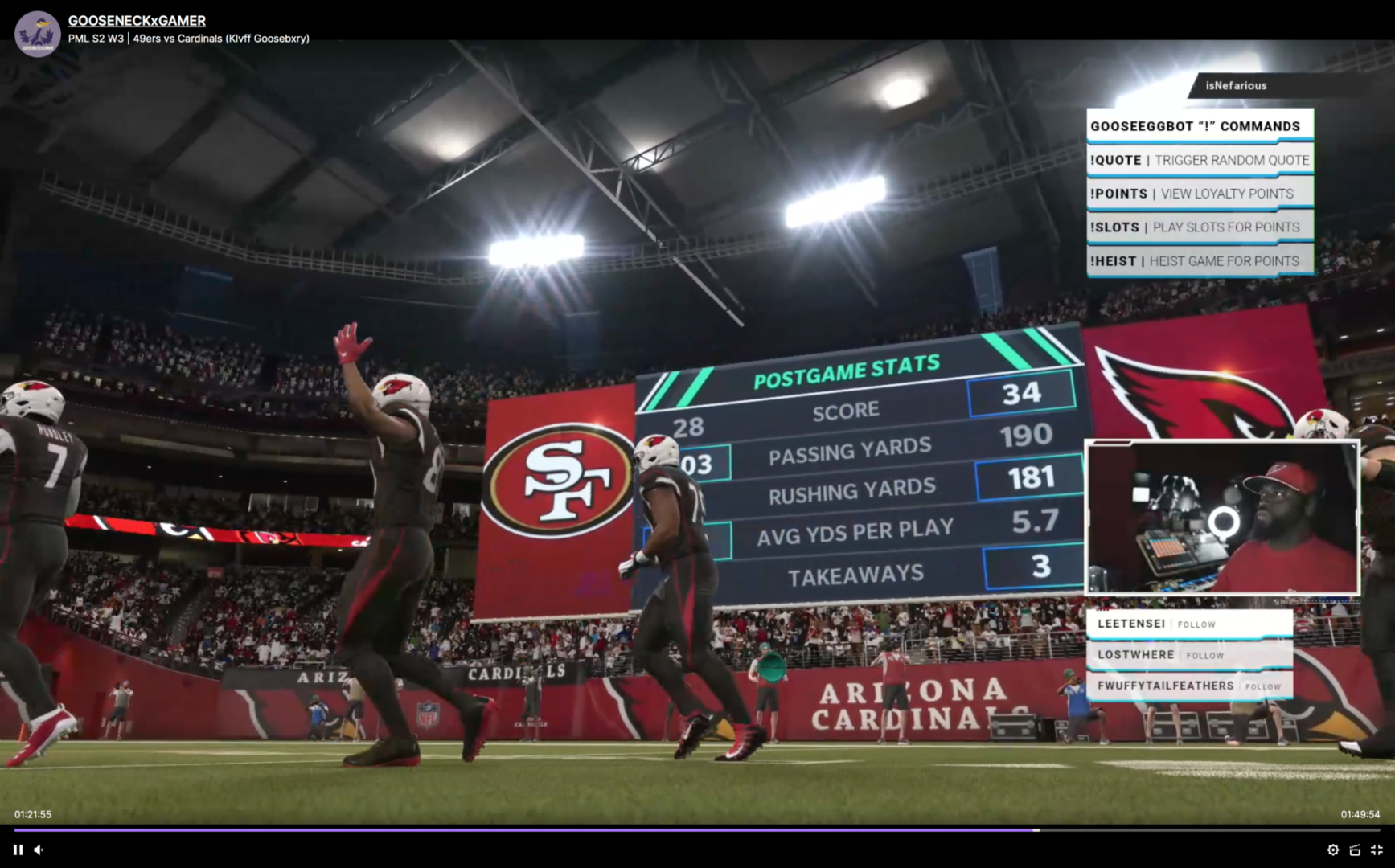Pause the stream video
Screen dimensions: 1395x868
18,850
